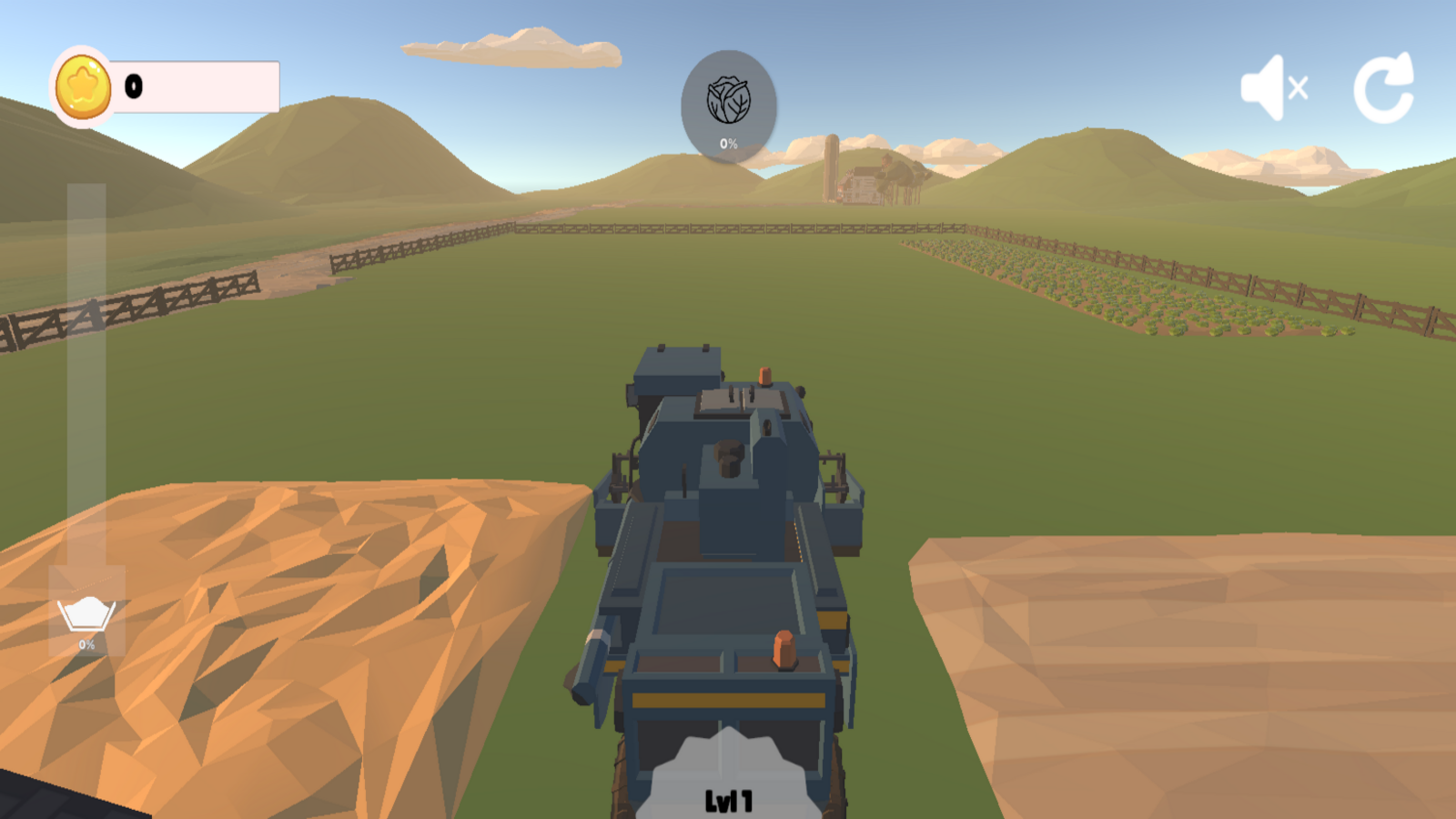Viewport: 1456px width, 819px height.
Task: Select the gold star coin icon
Action: pyautogui.click(x=83, y=85)
